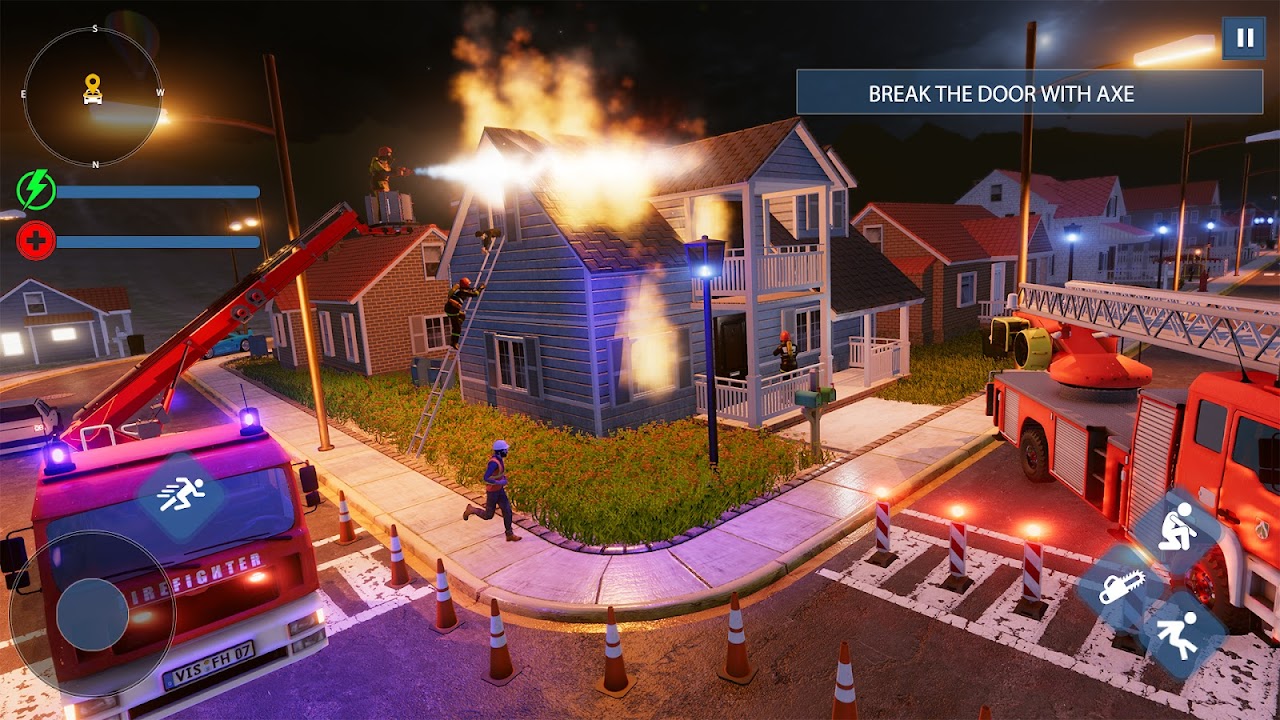Viewport: 1280px width, 720px height.
Task: Select the chainsaw tool icon
Action: click(1119, 588)
